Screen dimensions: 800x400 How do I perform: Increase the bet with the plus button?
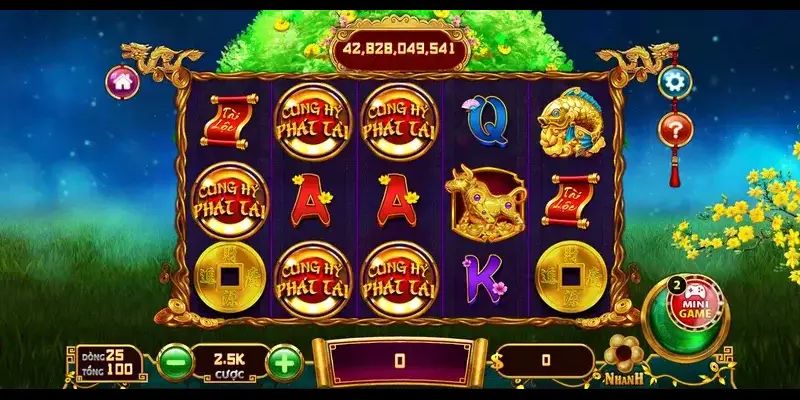click(286, 361)
